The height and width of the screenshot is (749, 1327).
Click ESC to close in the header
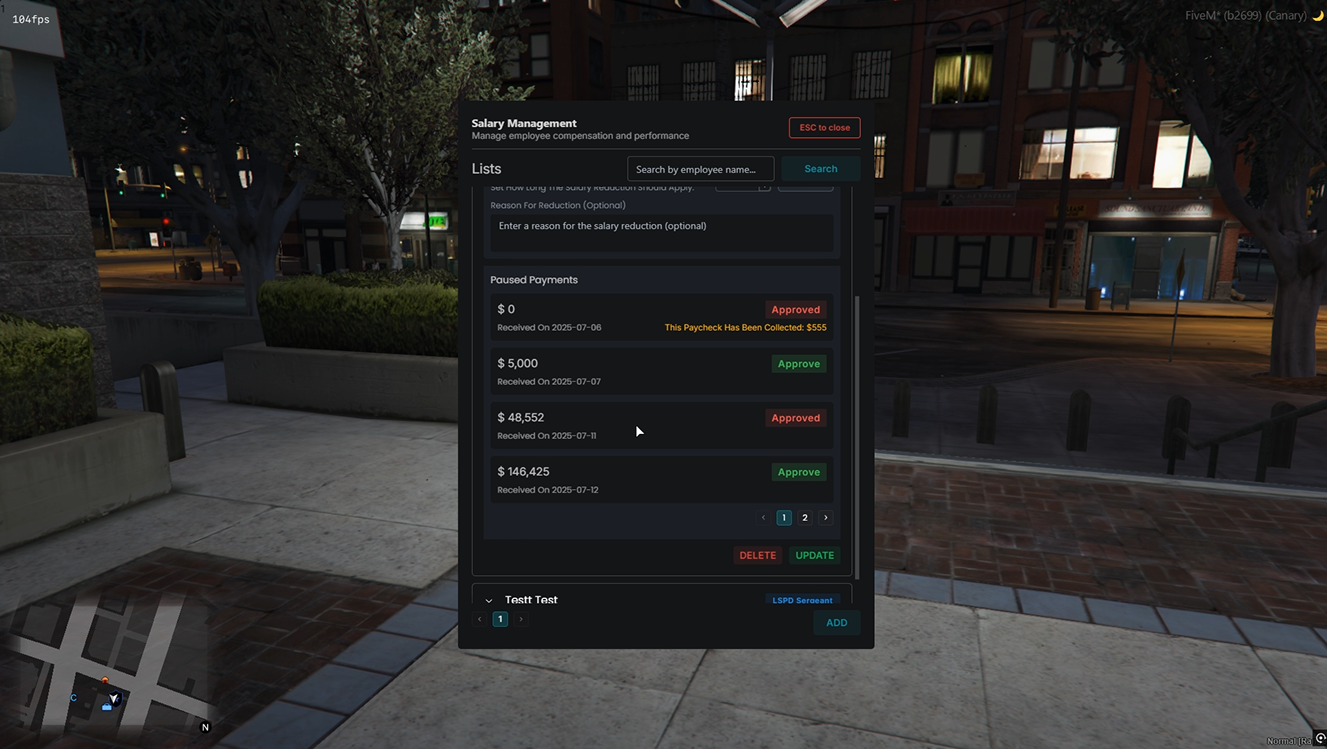(824, 127)
